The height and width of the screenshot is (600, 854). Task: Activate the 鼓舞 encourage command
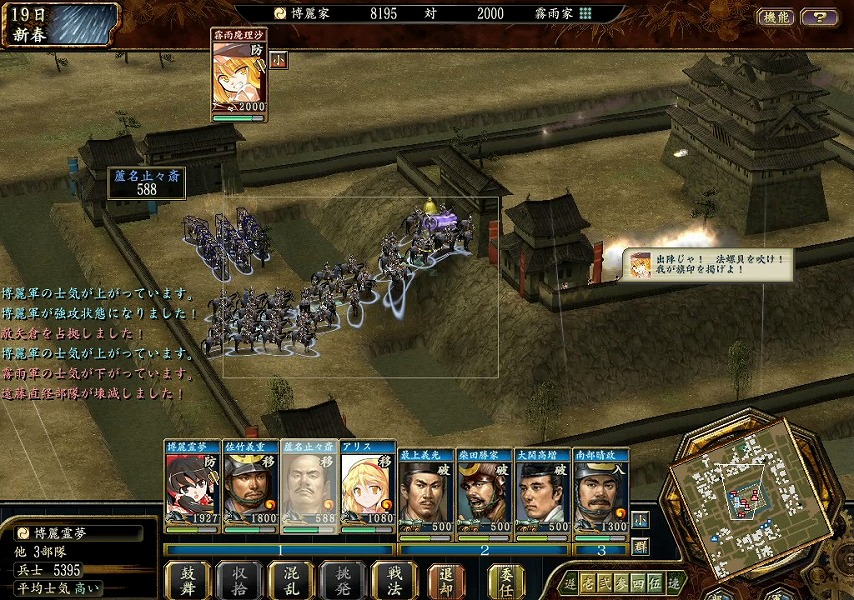188,580
